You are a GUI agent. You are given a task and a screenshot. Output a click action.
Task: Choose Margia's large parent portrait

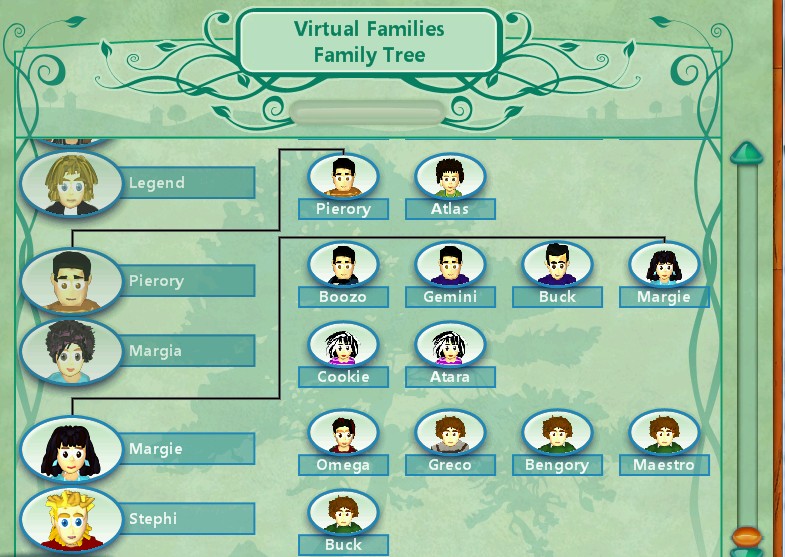pos(70,351)
